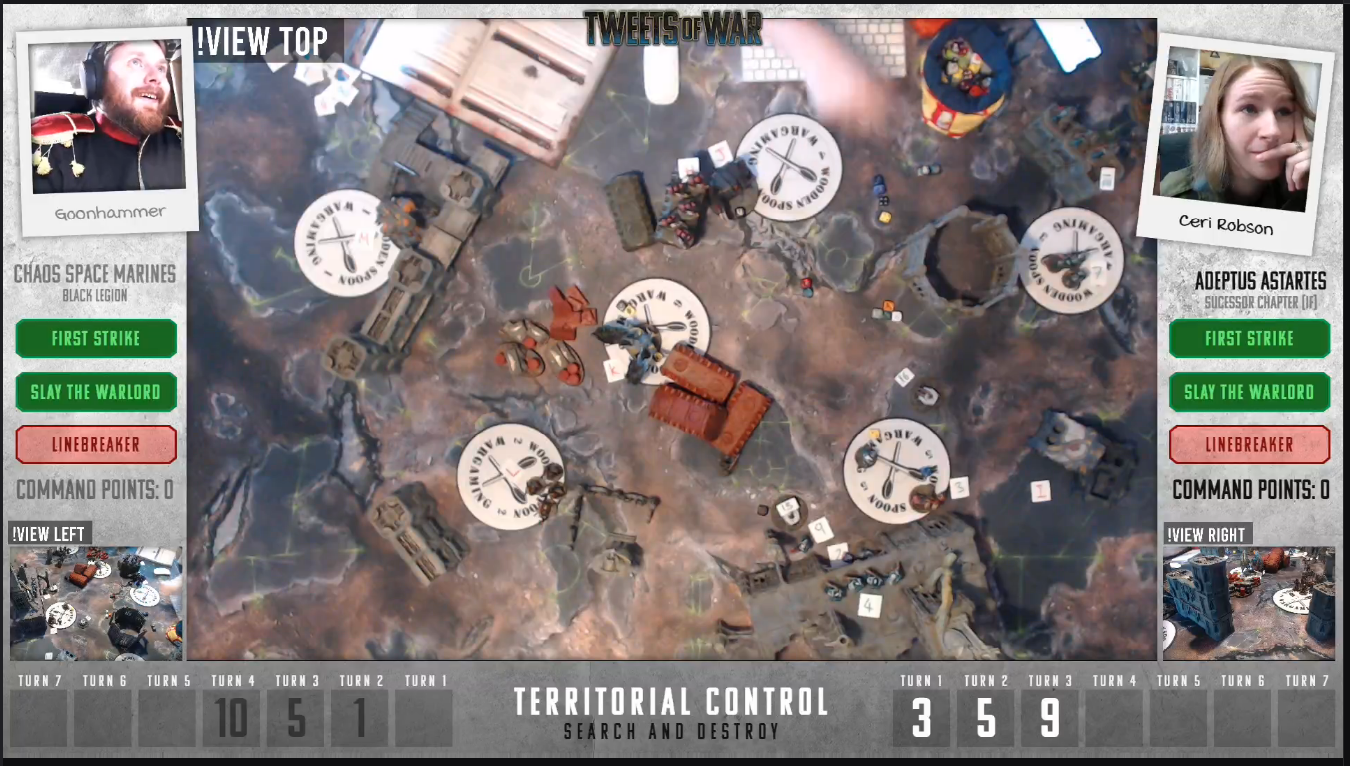Switch to the !View Left camera thumbnail

96,602
